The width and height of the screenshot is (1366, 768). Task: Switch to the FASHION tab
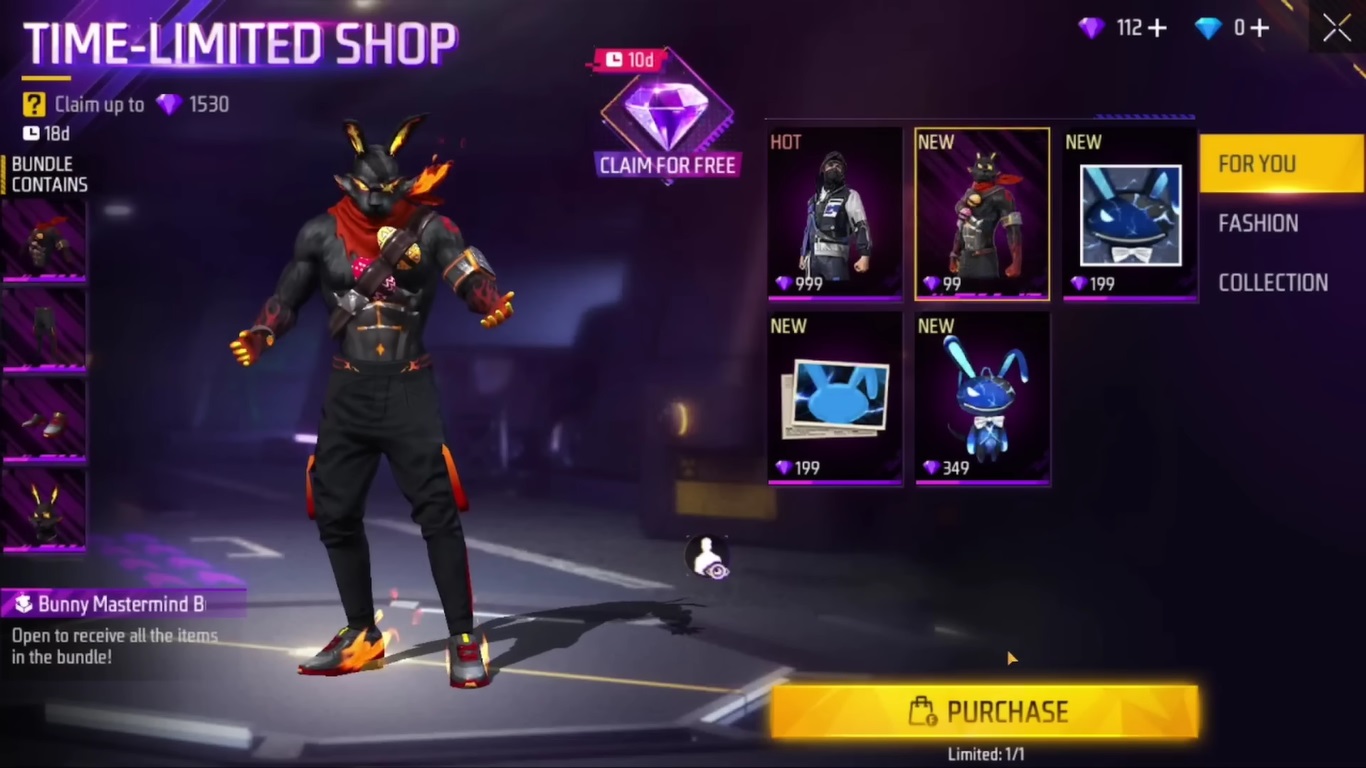(1258, 223)
